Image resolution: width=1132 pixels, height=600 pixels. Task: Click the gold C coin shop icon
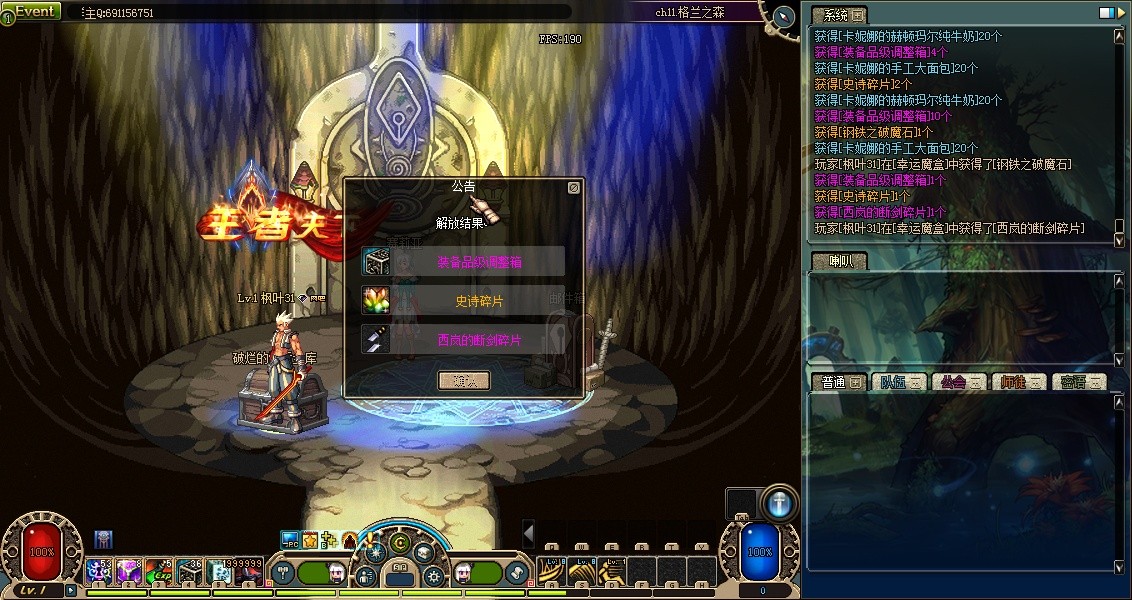point(400,544)
